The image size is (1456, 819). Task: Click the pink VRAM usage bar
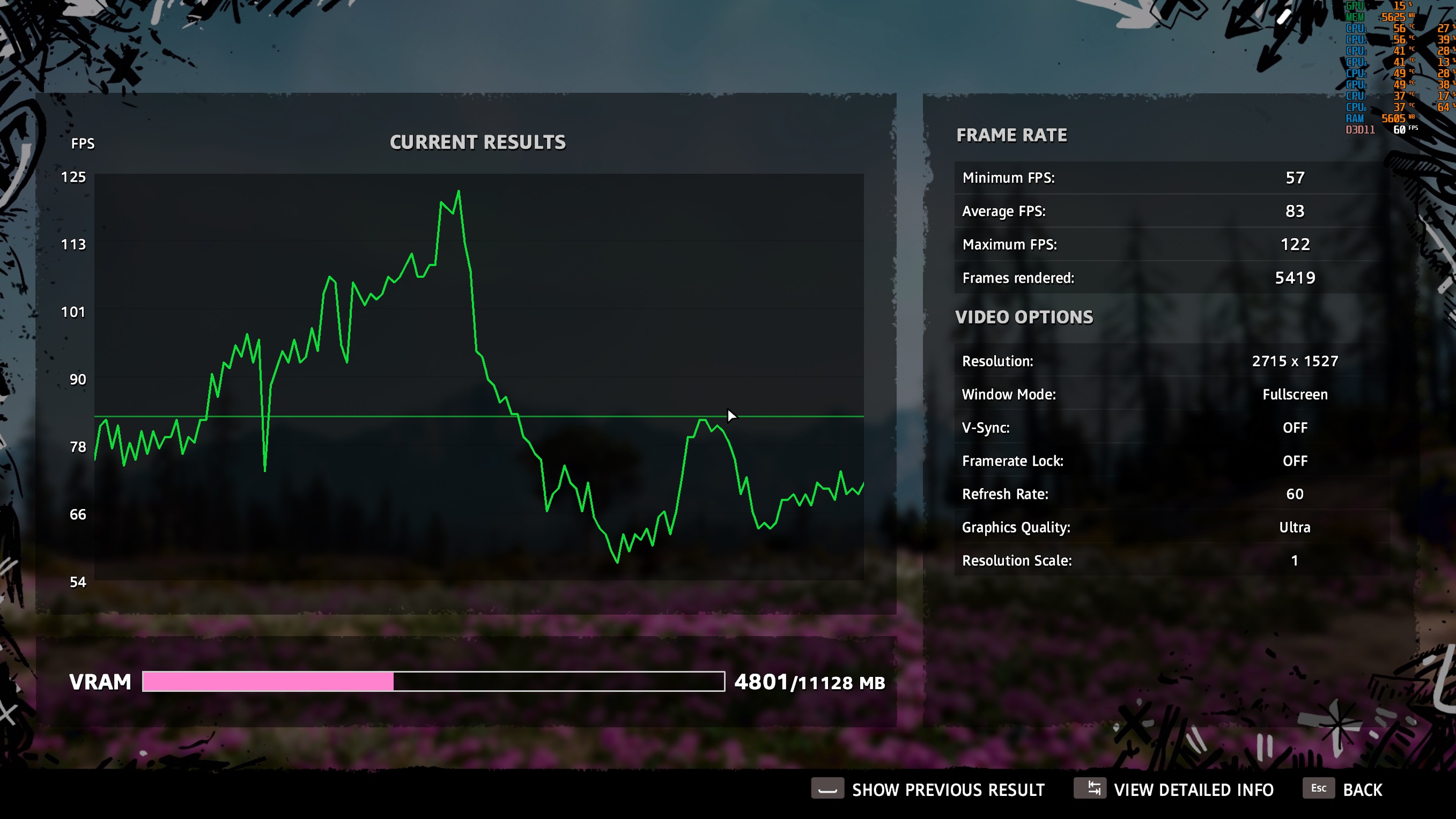(x=269, y=682)
